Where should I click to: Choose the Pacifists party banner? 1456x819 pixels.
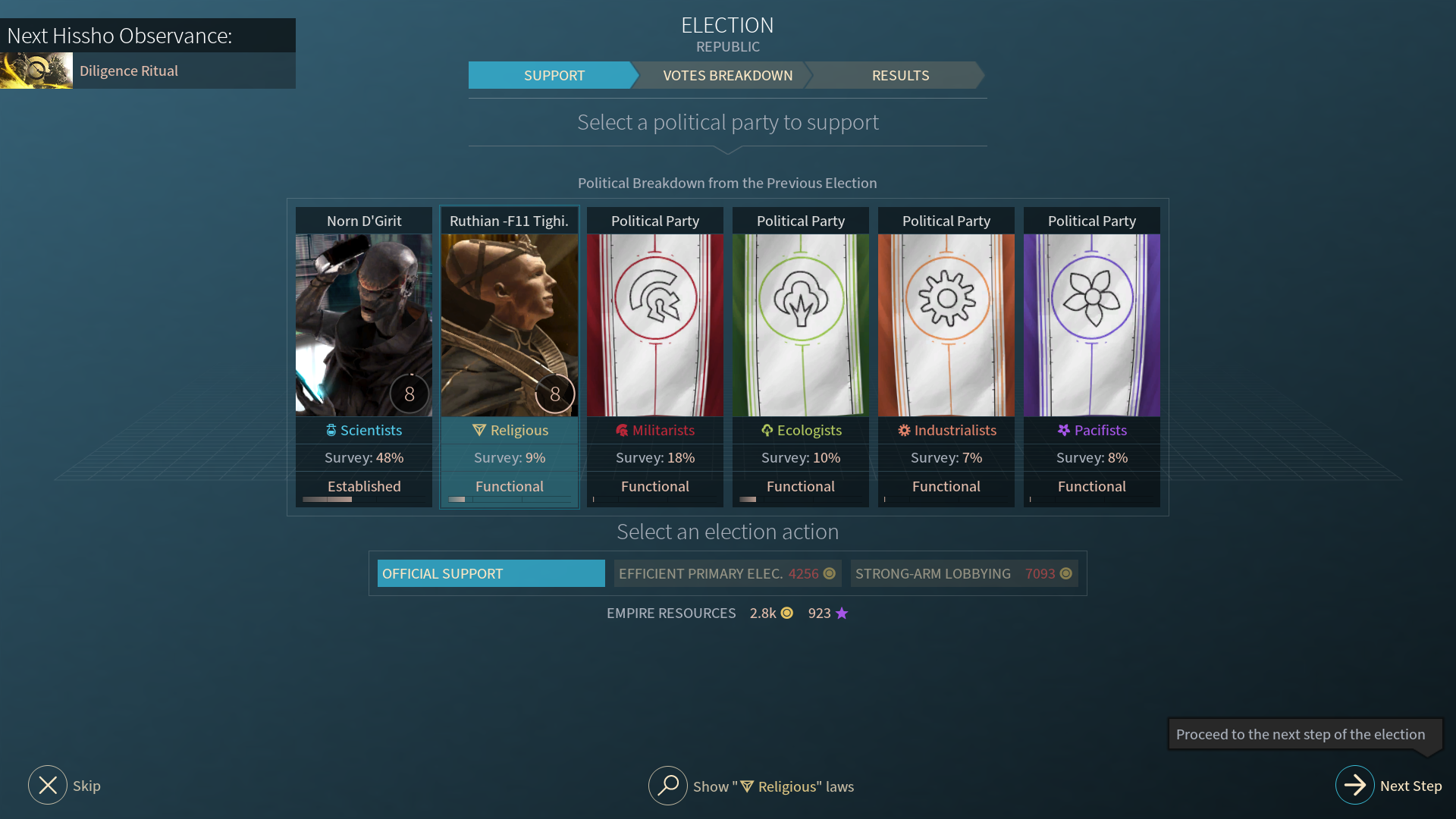pyautogui.click(x=1092, y=326)
